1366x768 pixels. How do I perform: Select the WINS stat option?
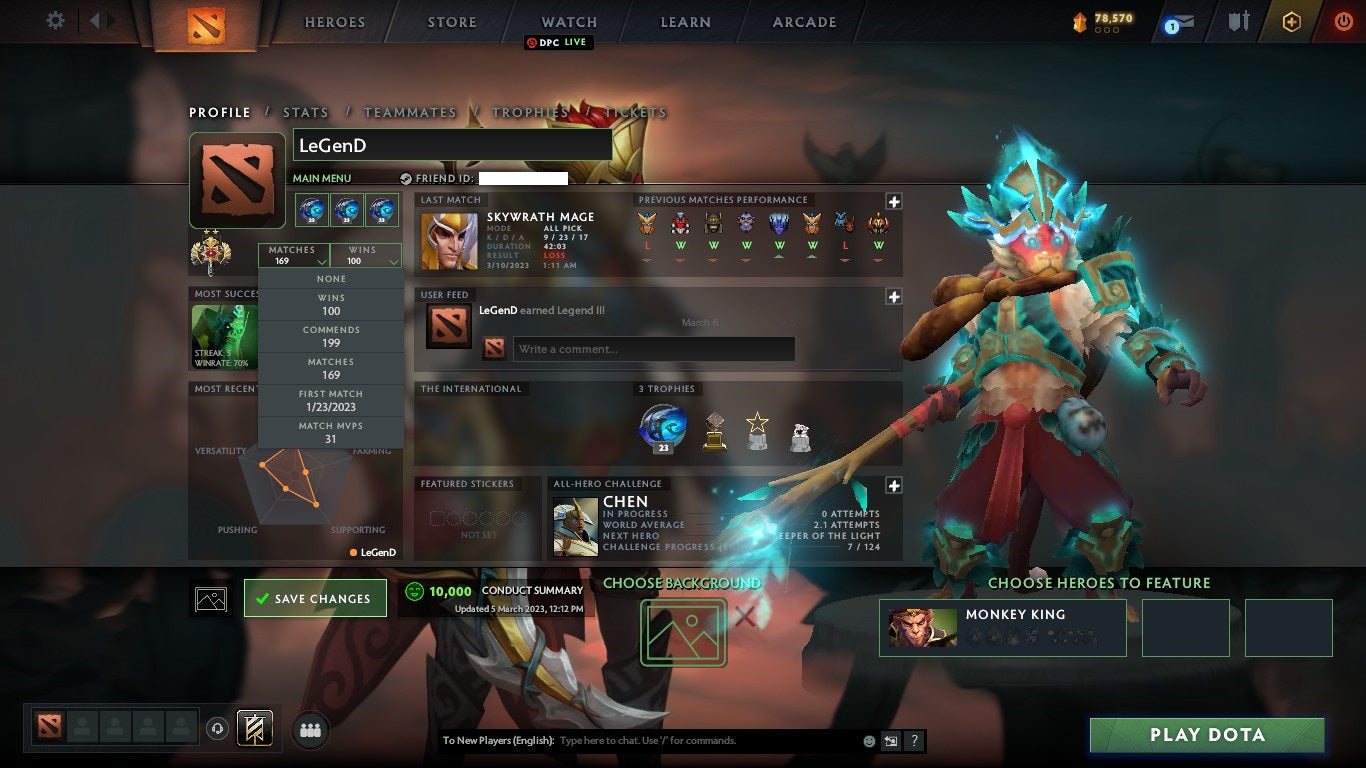330,304
